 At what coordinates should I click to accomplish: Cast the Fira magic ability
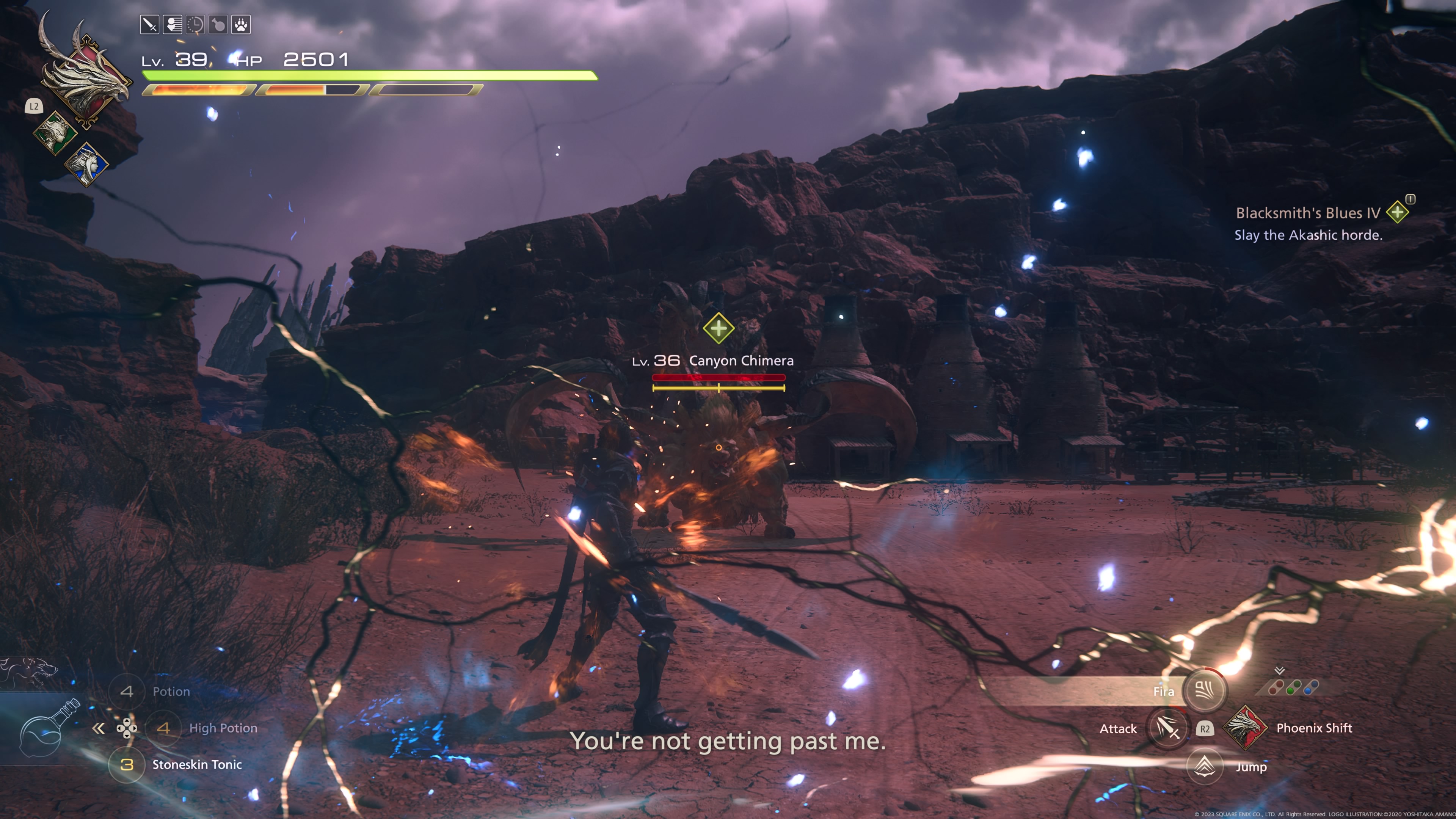pyautogui.click(x=1204, y=690)
